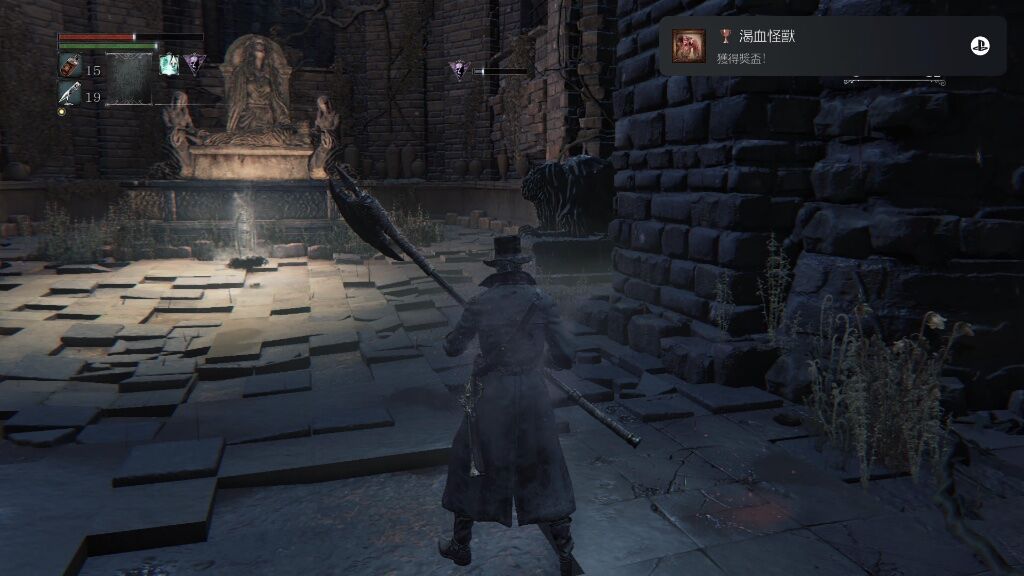The width and height of the screenshot is (1024, 576).
Task: Select the empty quick item panel
Action: pyautogui.click(x=129, y=80)
